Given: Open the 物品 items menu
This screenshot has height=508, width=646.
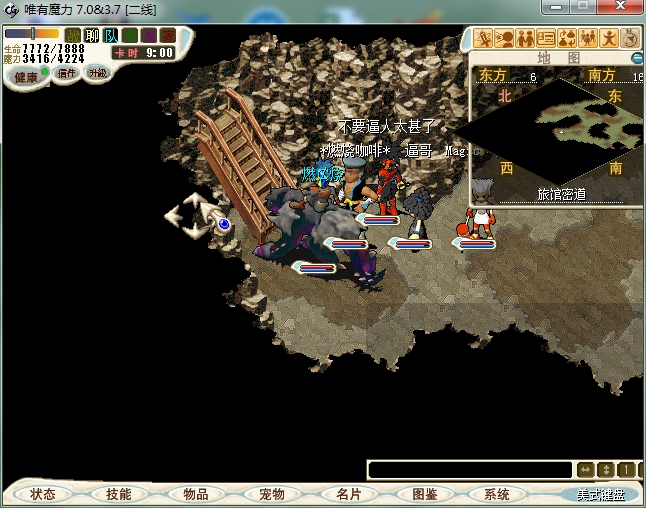Looking at the screenshot, I should 195,494.
